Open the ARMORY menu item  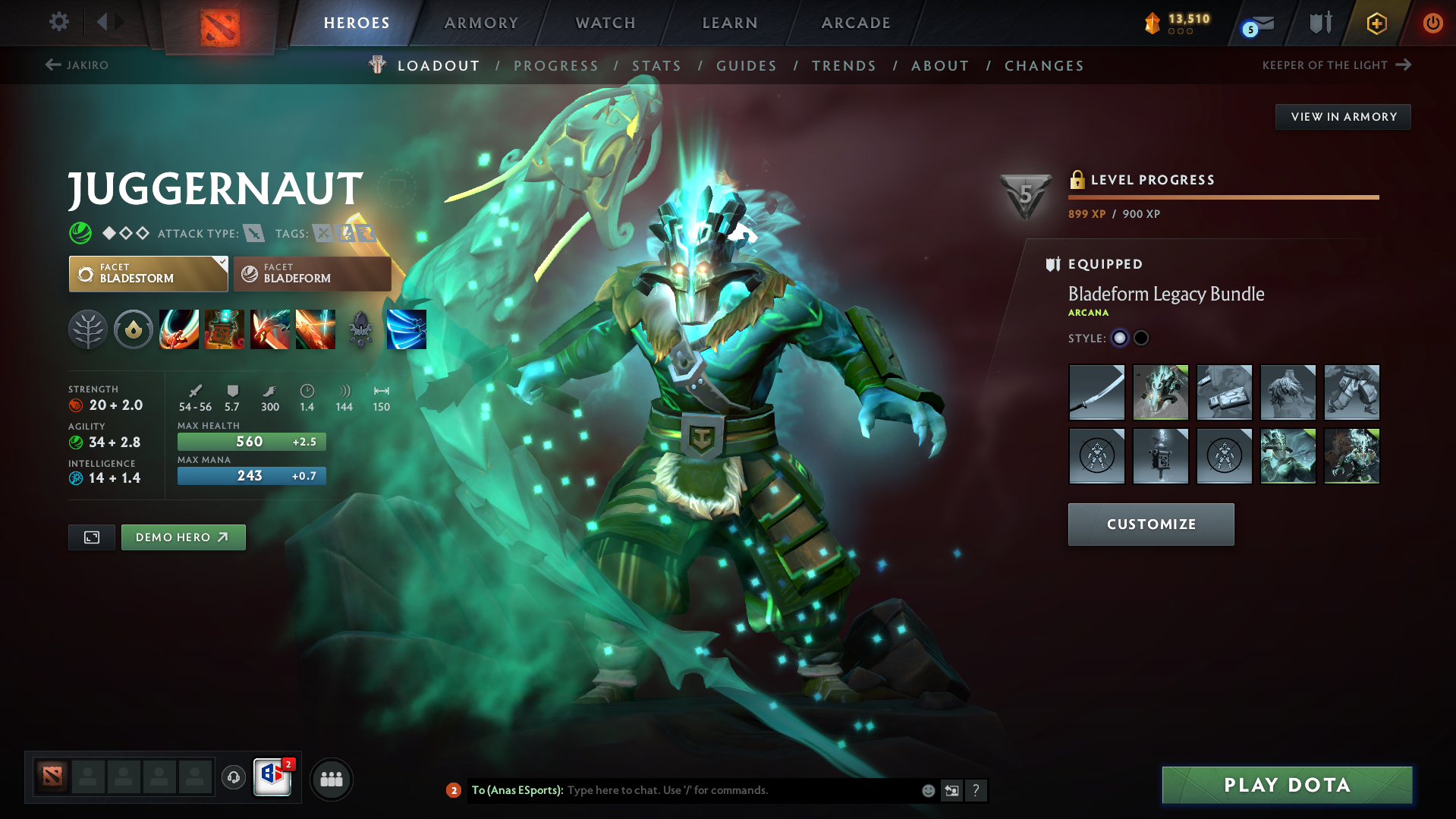pos(481,23)
